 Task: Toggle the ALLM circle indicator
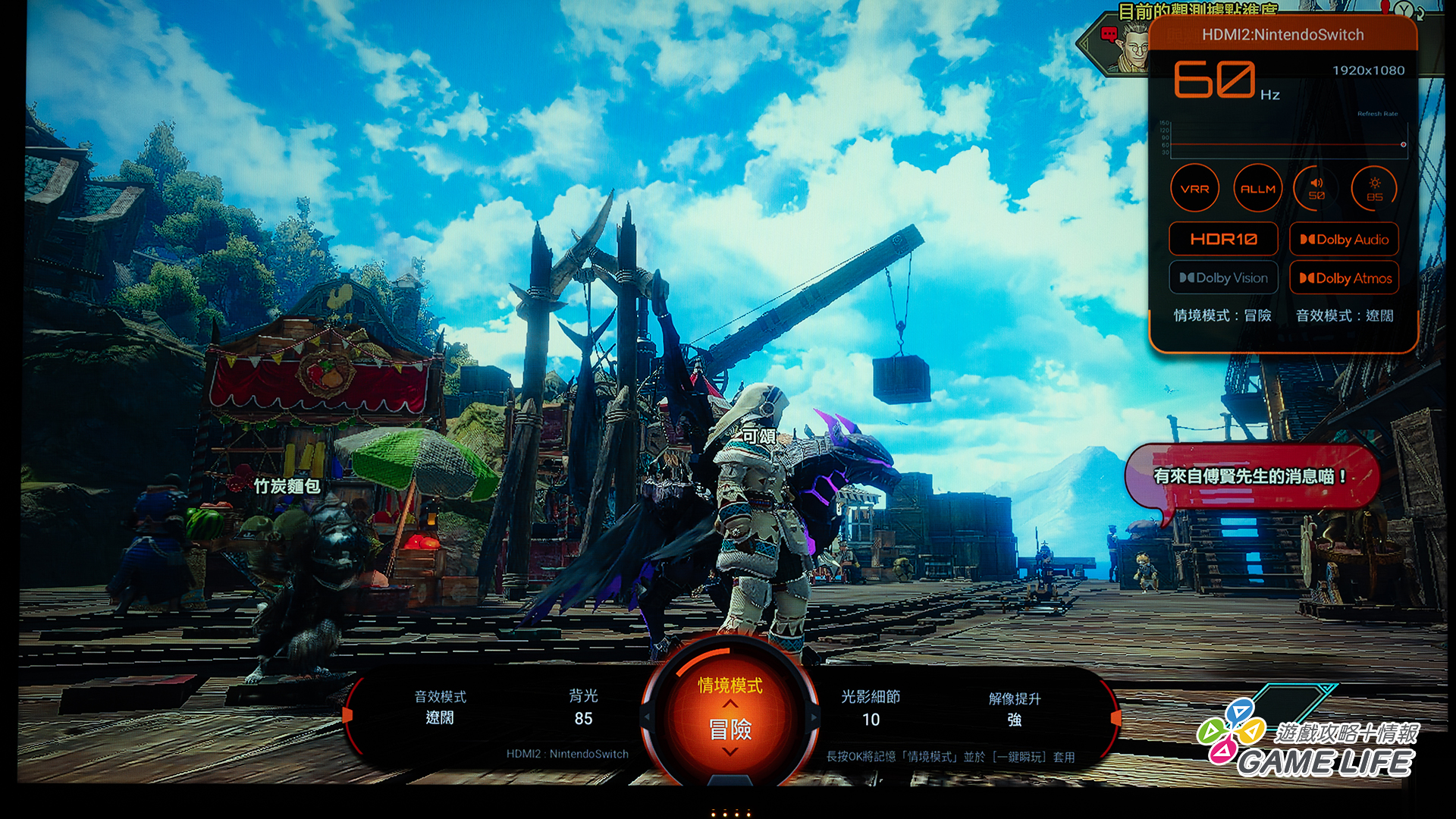tap(1257, 189)
